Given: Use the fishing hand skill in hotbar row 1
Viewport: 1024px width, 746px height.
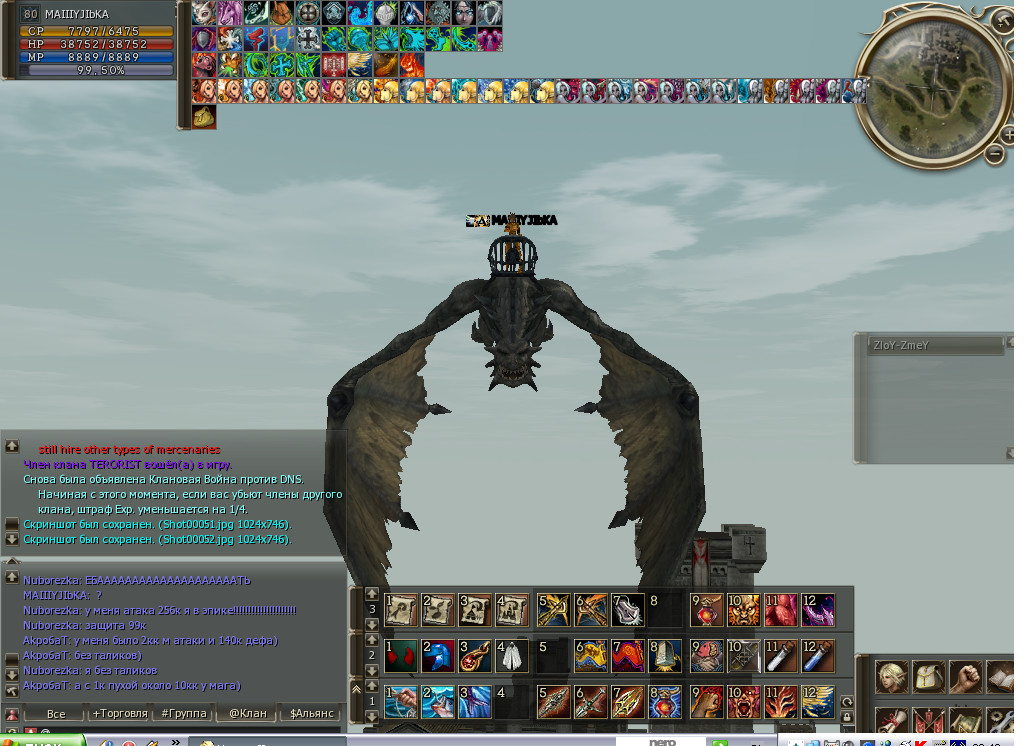Looking at the screenshot, I should click(401, 702).
